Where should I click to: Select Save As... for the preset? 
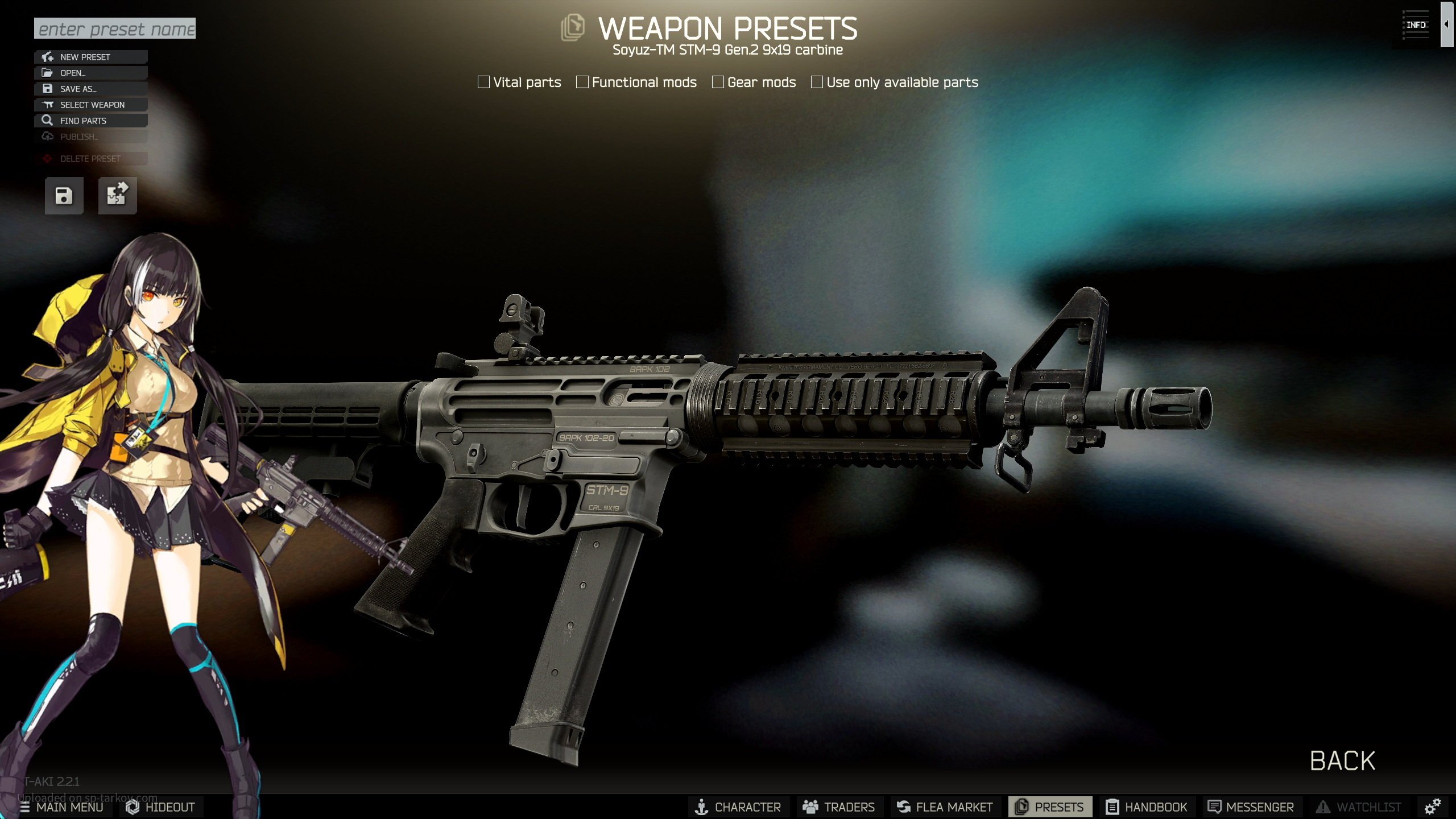pyautogui.click(x=91, y=89)
